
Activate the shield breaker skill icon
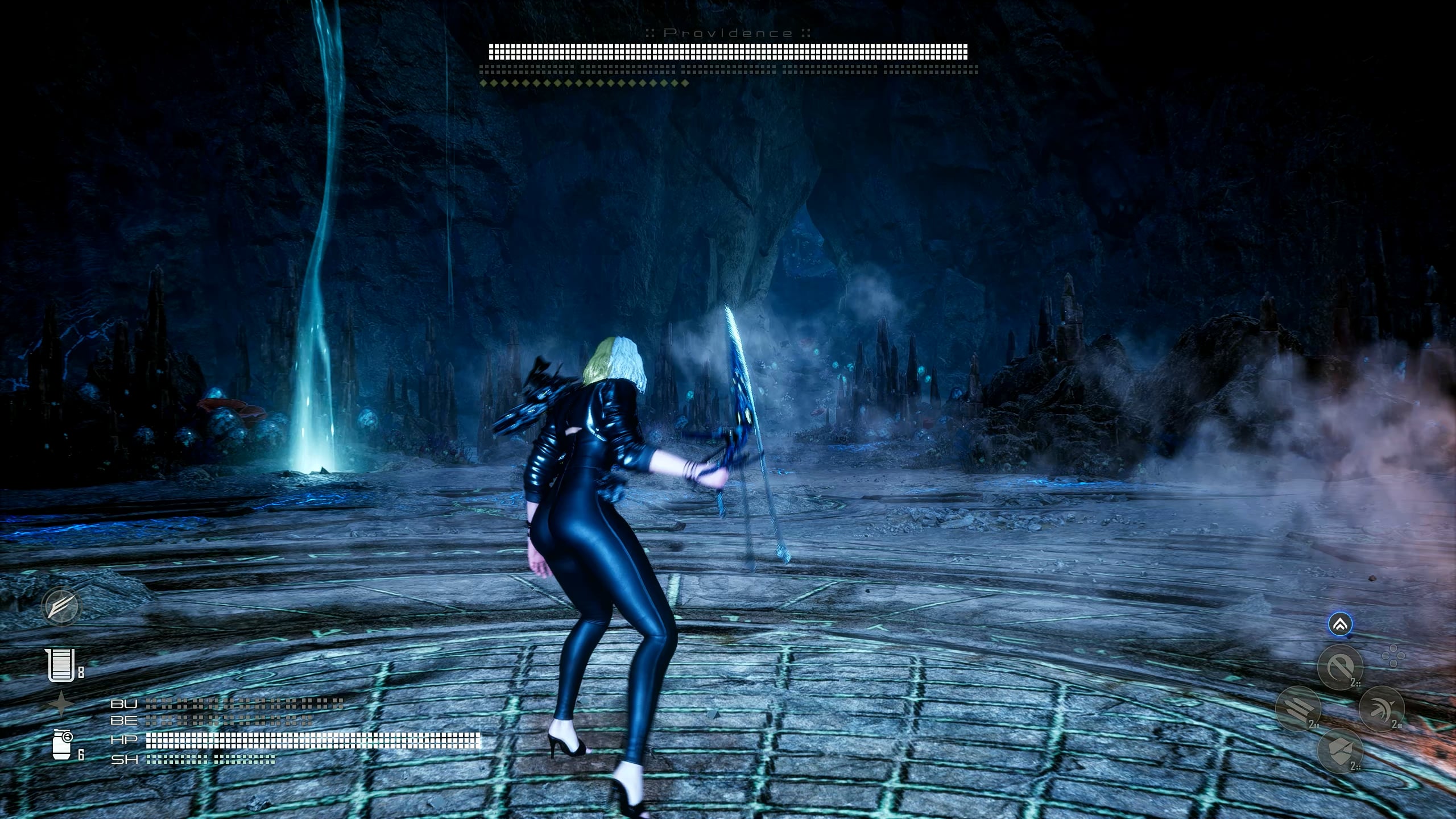(x=1340, y=751)
